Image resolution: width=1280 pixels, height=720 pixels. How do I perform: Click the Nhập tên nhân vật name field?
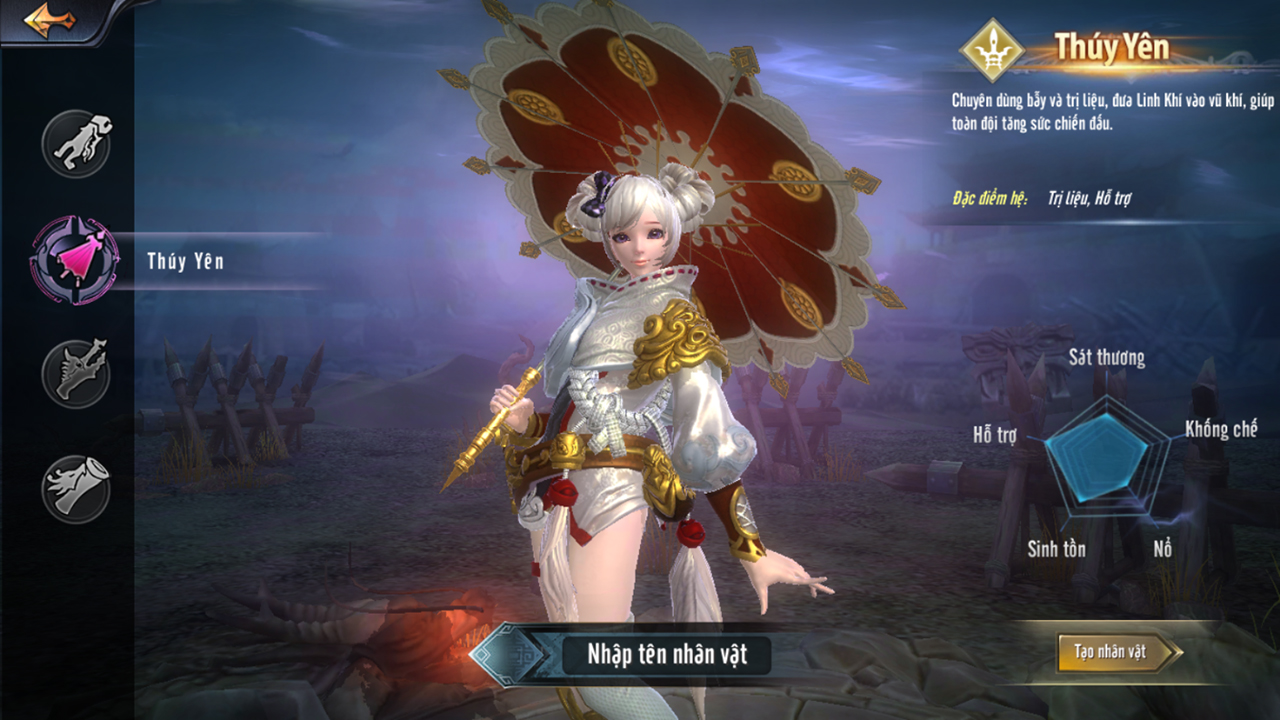(x=665, y=655)
